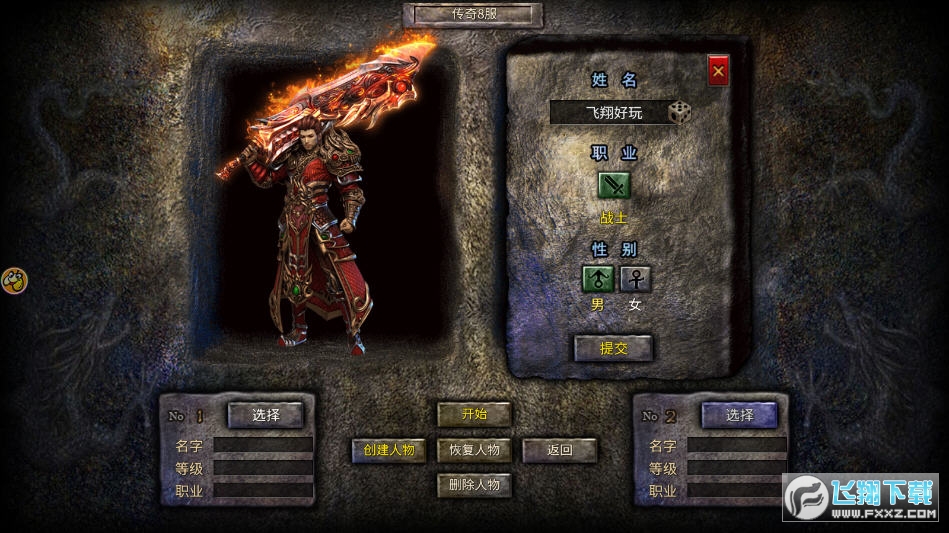Image resolution: width=949 pixels, height=533 pixels.
Task: Go back with the 返回 button
Action: click(559, 450)
